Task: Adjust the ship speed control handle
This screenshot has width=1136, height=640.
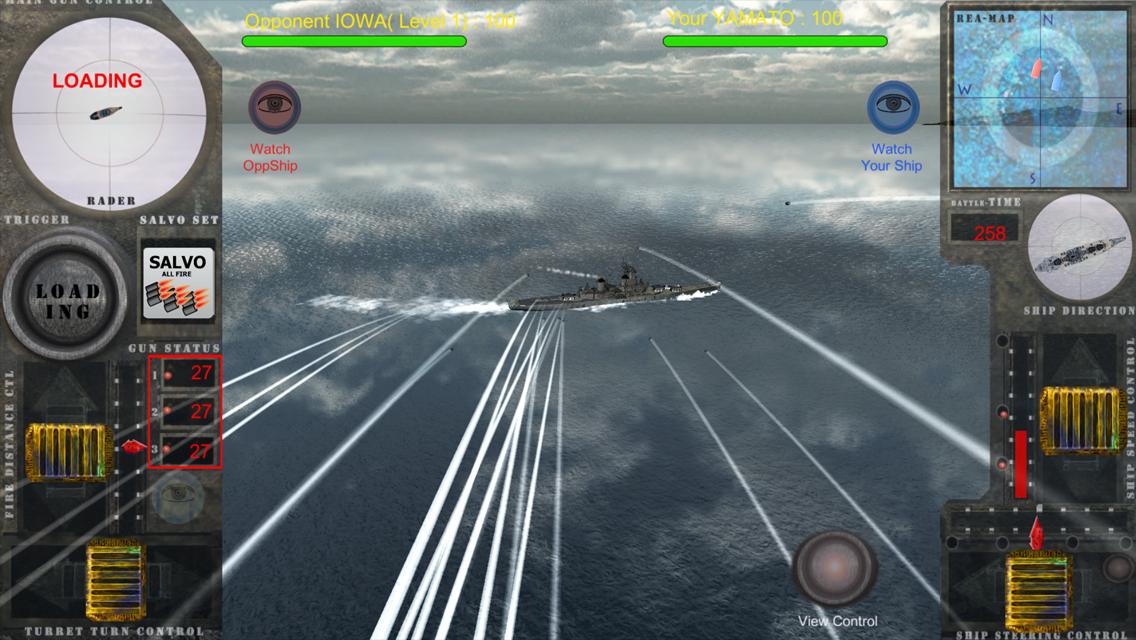Action: point(1078,421)
